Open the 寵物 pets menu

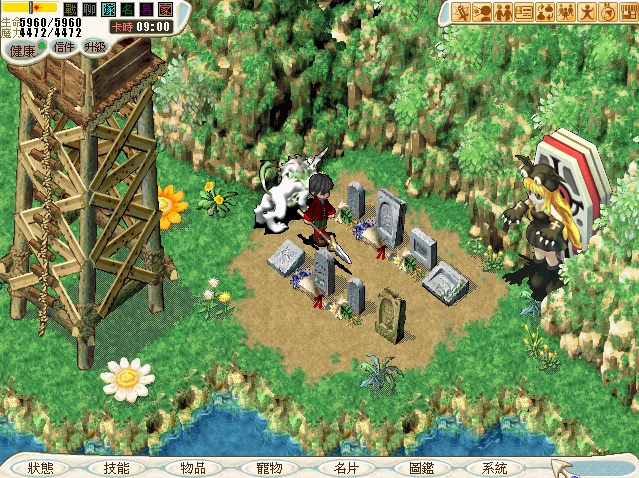269,468
